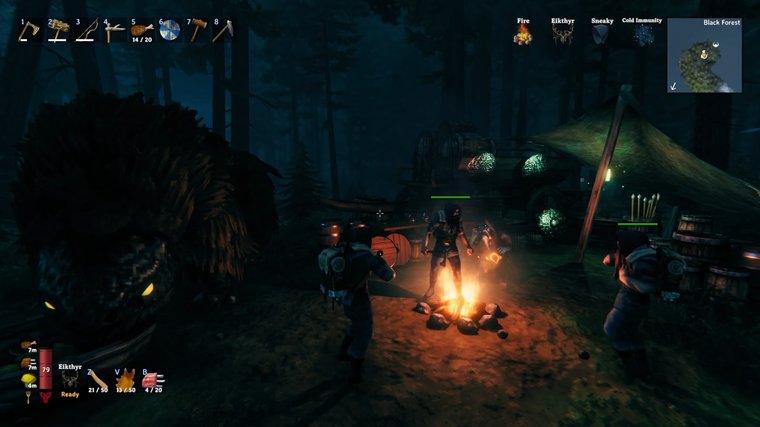Select the Z quick-slot stick item
The height and width of the screenshot is (427, 760).
click(99, 378)
